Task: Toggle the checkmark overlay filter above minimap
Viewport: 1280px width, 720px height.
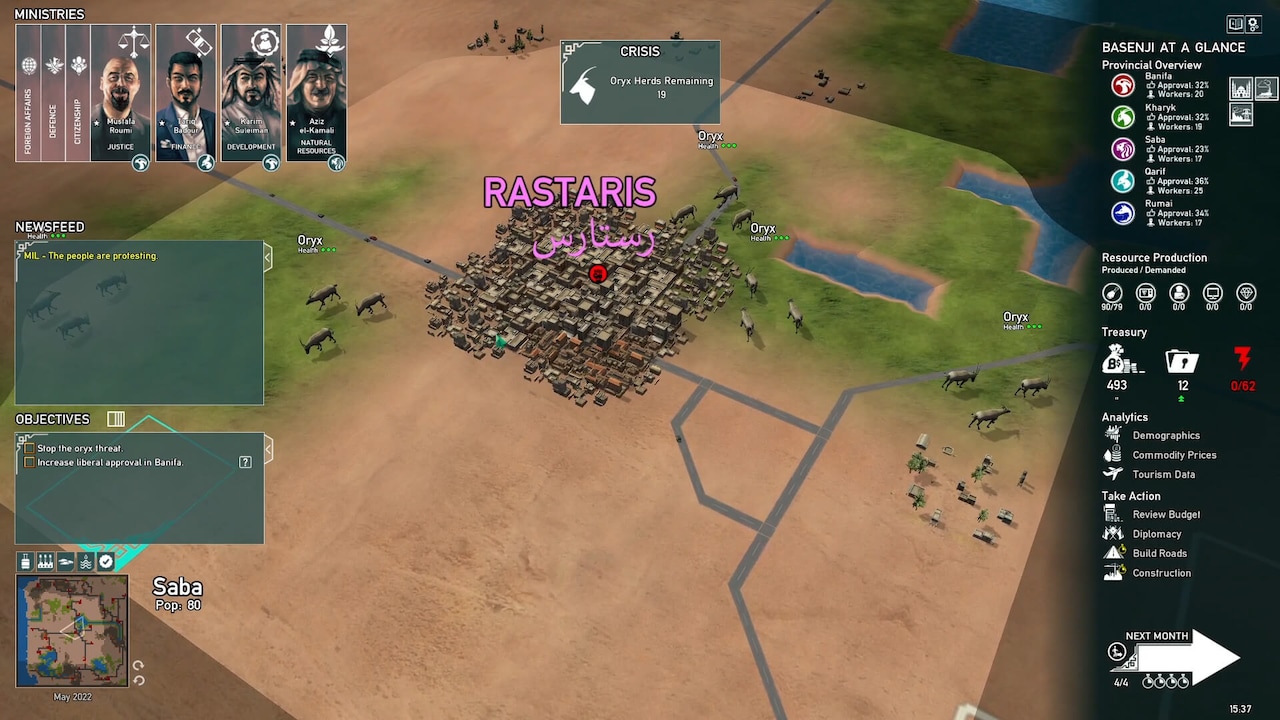Action: coord(105,561)
